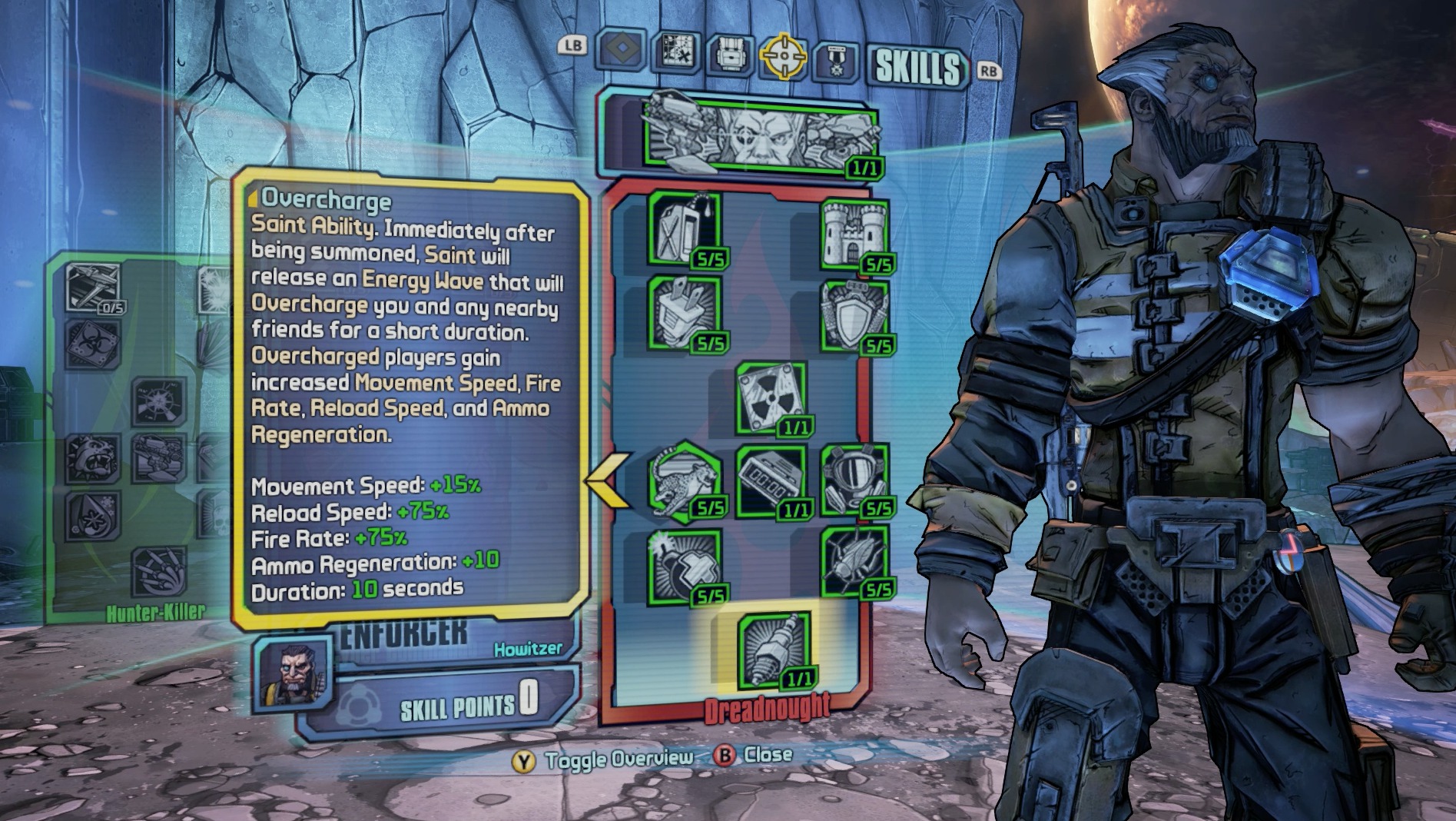The image size is (1456, 821).
Task: Choose the castle skill icon
Action: 854,234
